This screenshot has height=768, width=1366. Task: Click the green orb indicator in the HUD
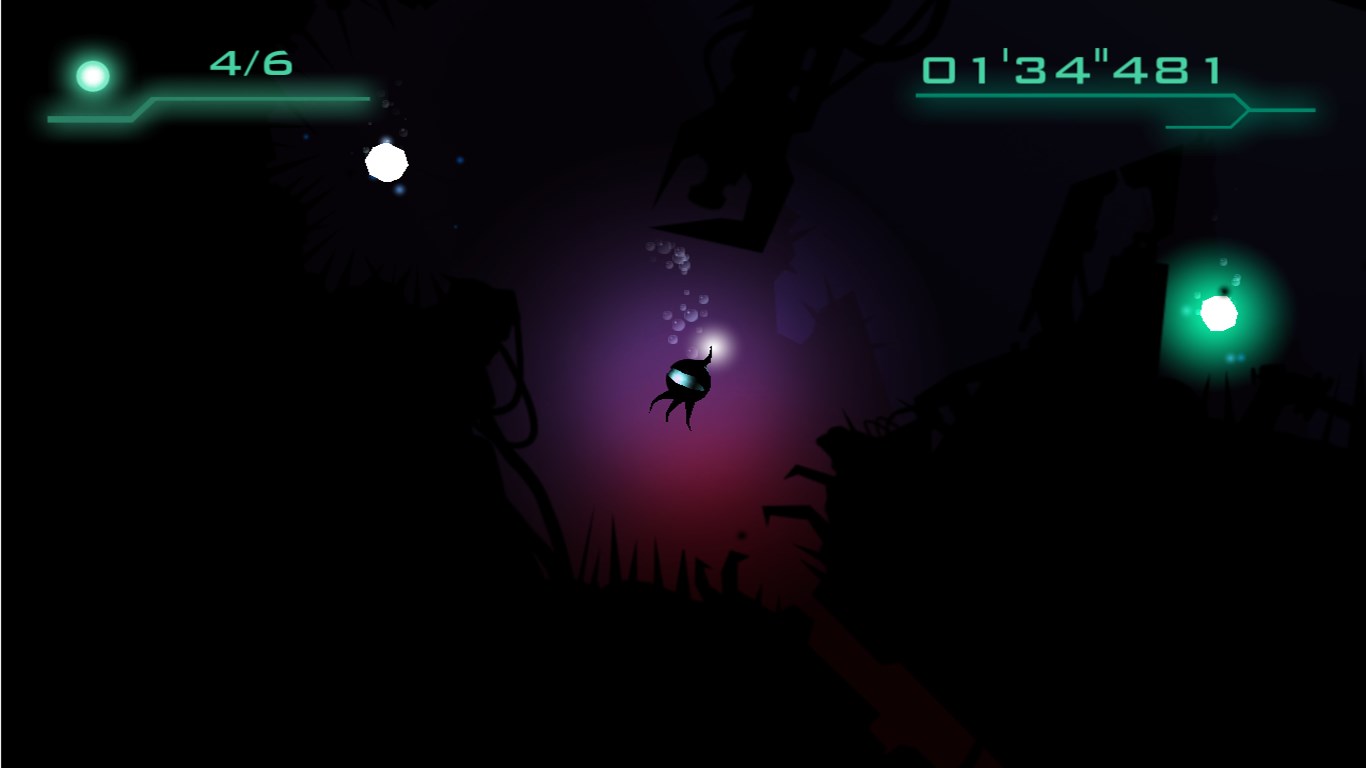tap(92, 73)
